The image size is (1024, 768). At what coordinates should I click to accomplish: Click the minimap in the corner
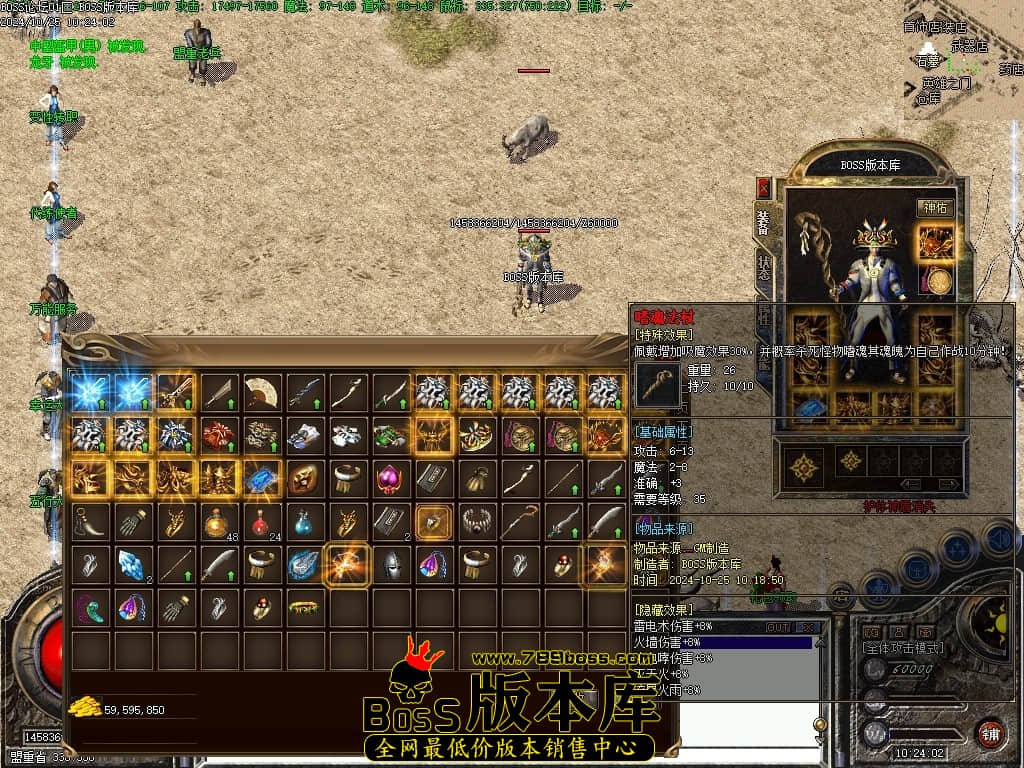click(964, 62)
